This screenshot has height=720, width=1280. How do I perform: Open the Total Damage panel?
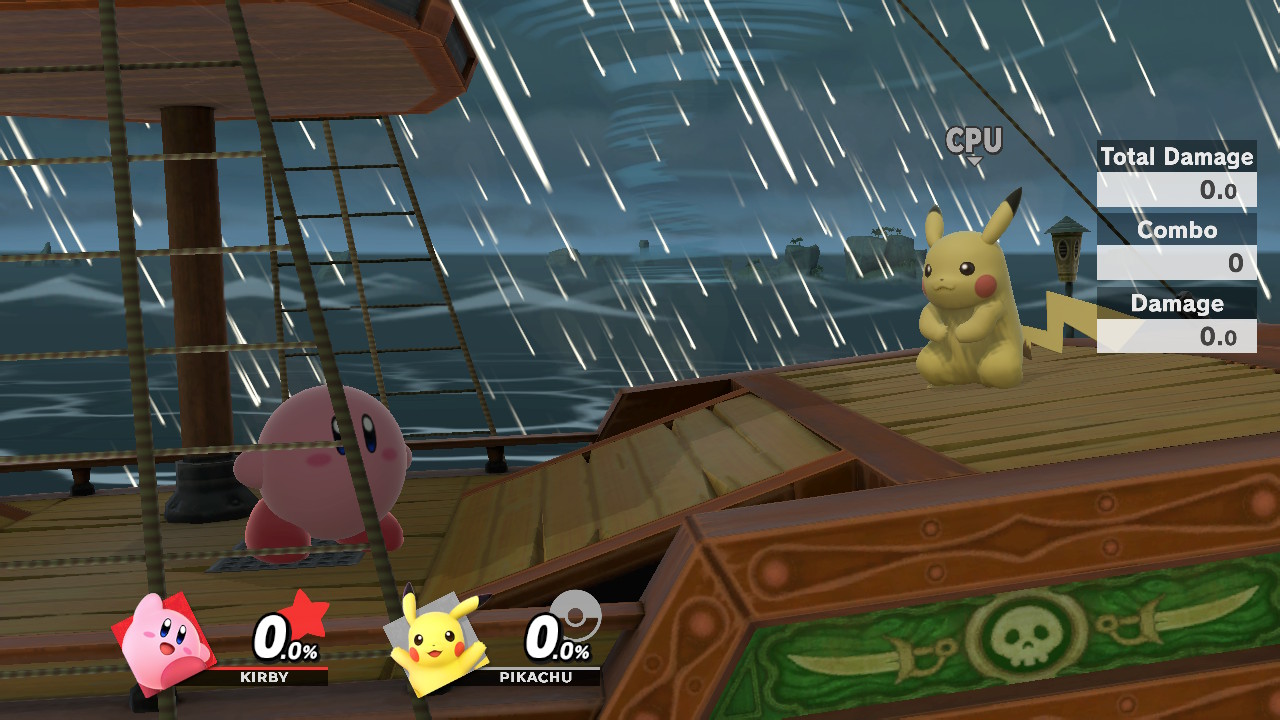1176,157
